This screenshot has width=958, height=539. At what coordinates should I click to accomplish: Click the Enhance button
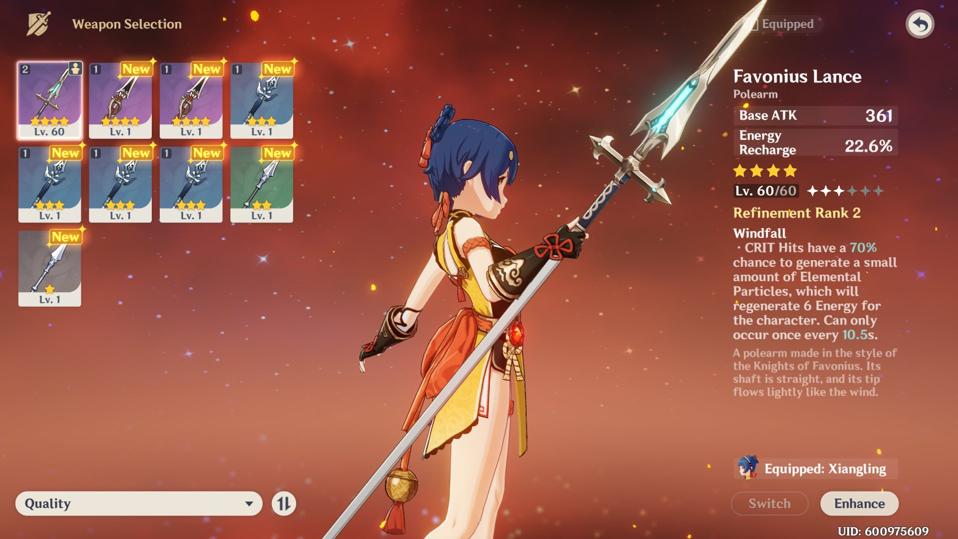point(859,503)
